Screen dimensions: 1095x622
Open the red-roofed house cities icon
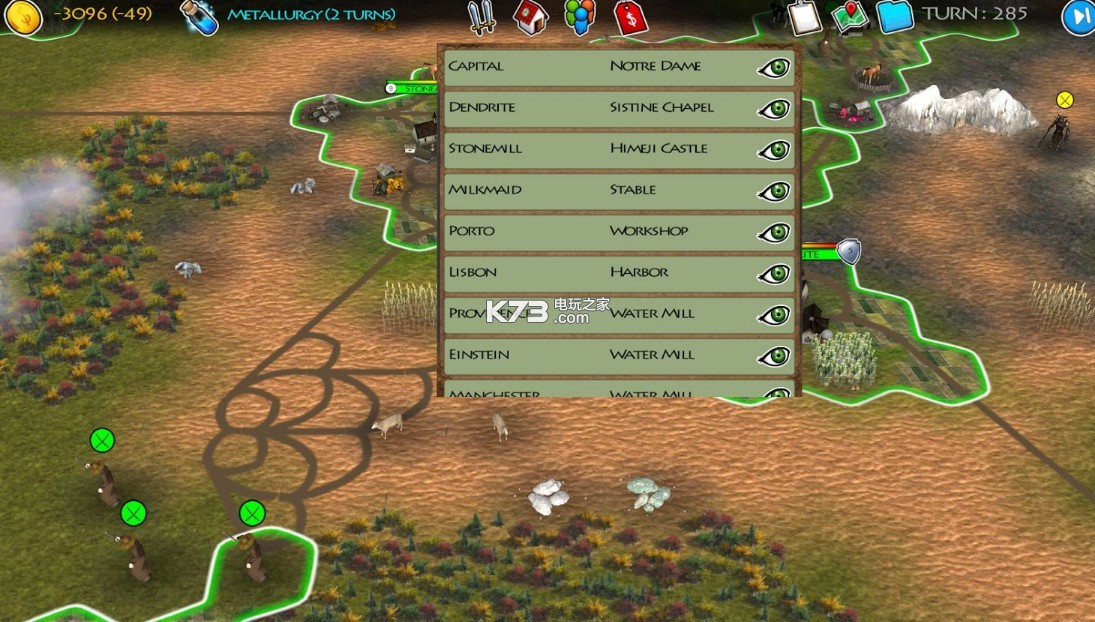click(x=531, y=17)
